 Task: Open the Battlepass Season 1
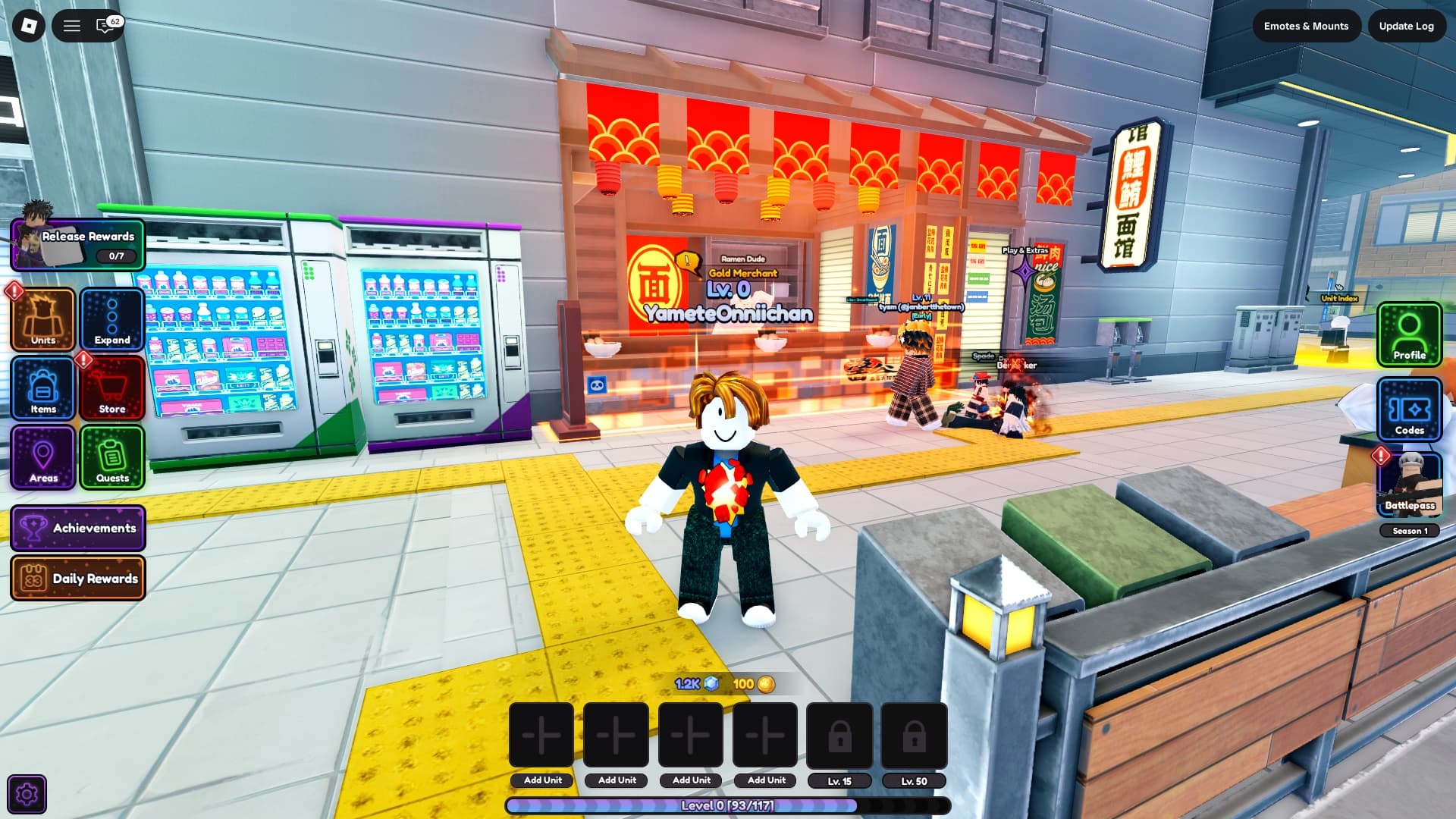click(1409, 487)
